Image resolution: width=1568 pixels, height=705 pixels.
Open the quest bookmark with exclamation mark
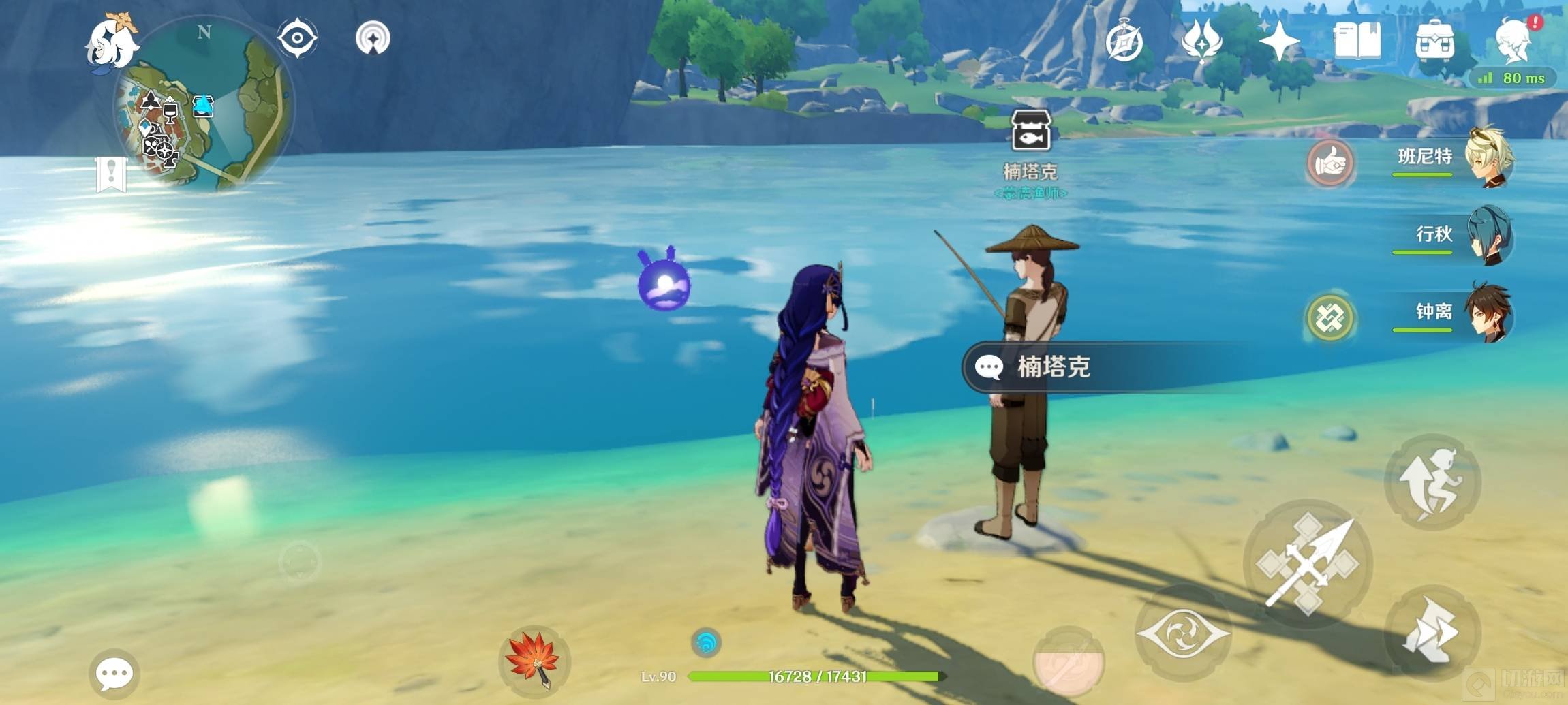111,174
